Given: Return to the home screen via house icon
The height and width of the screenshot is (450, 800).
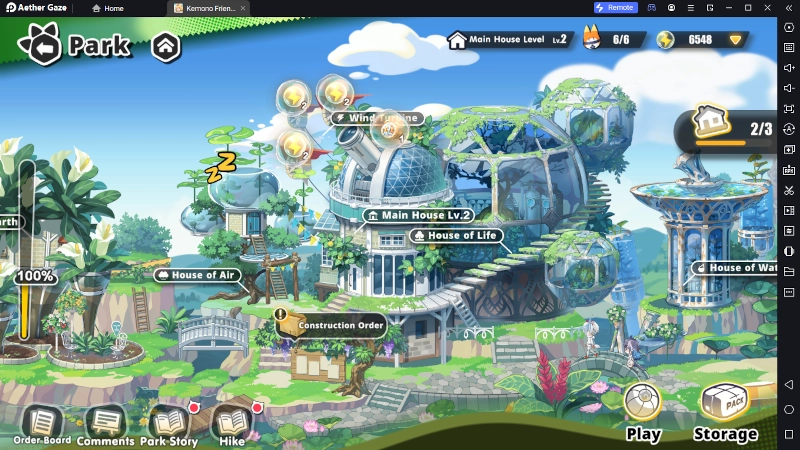Looking at the screenshot, I should click(x=166, y=46).
